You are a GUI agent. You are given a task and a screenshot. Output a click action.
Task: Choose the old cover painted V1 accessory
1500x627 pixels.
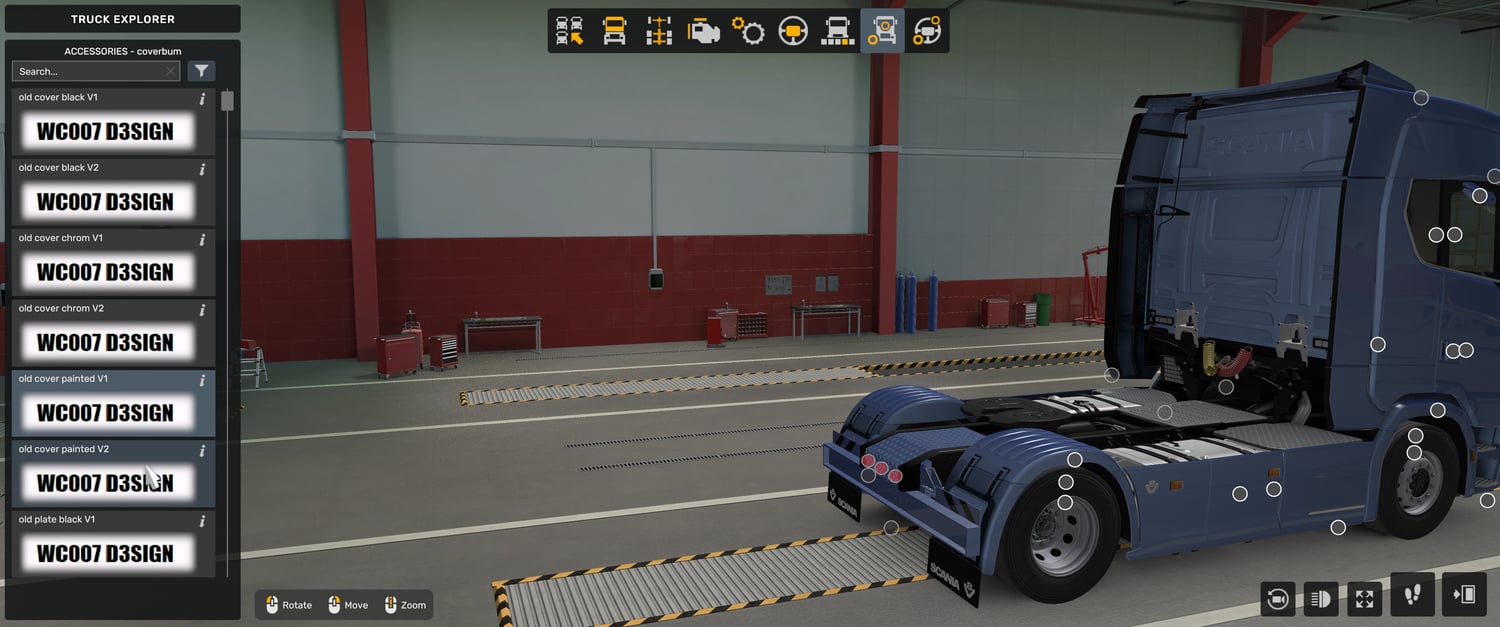pos(105,412)
